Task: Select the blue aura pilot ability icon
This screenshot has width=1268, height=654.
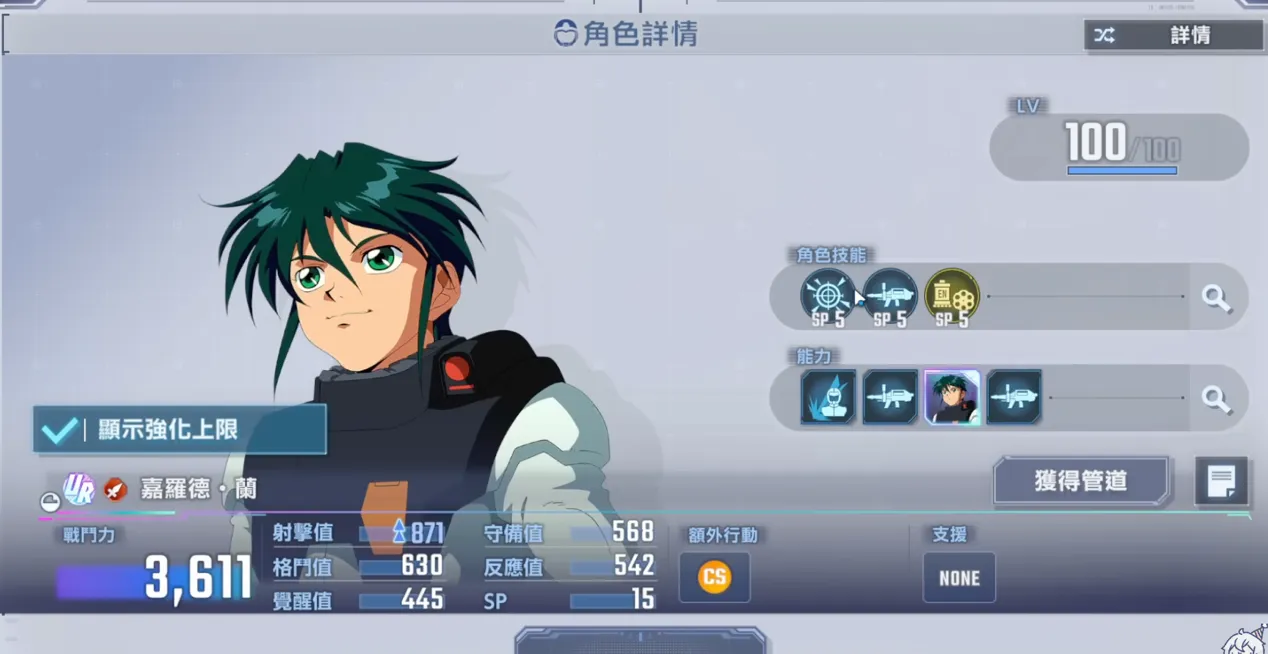Action: (828, 398)
